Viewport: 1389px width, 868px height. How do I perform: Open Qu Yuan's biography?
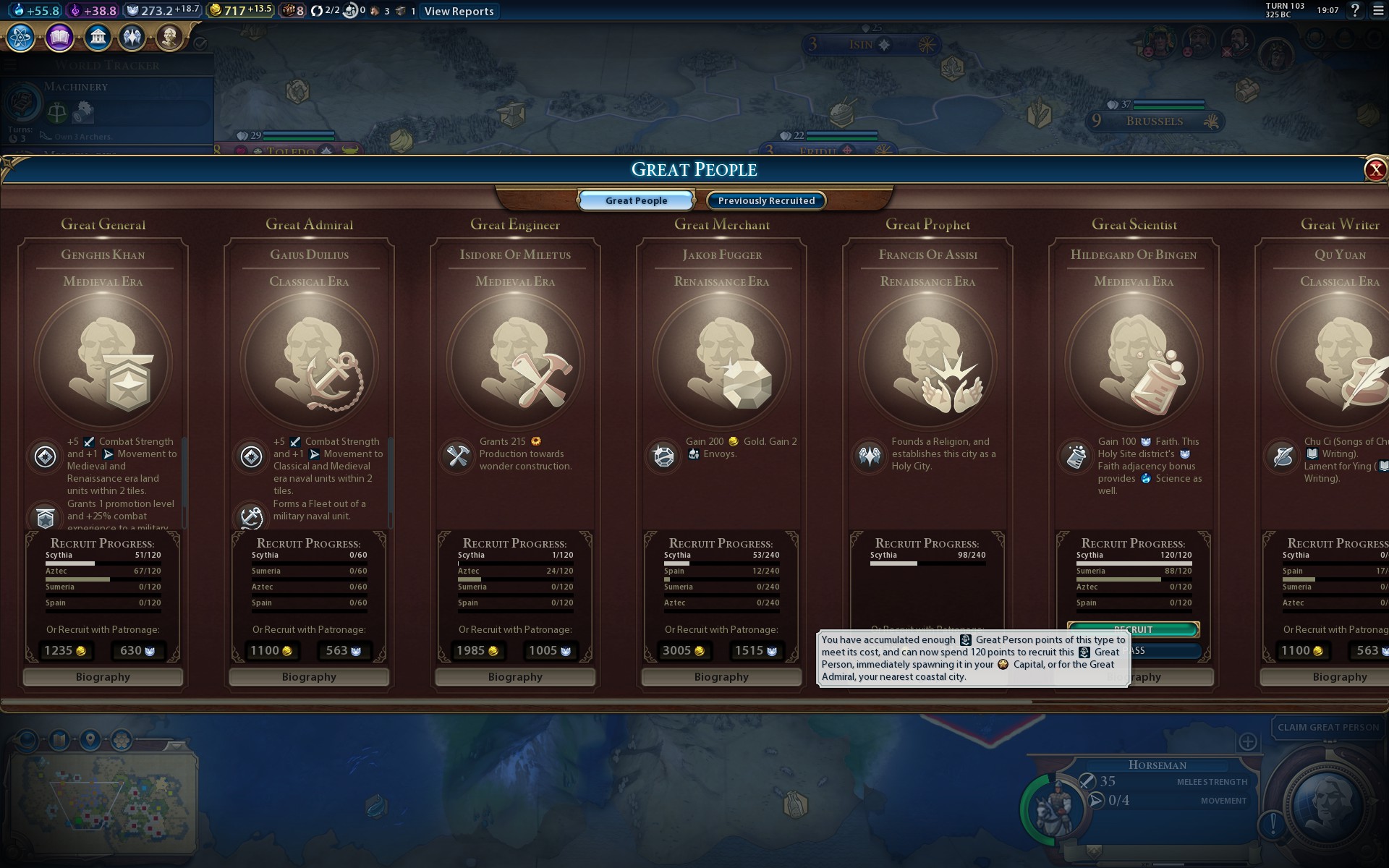point(1338,677)
